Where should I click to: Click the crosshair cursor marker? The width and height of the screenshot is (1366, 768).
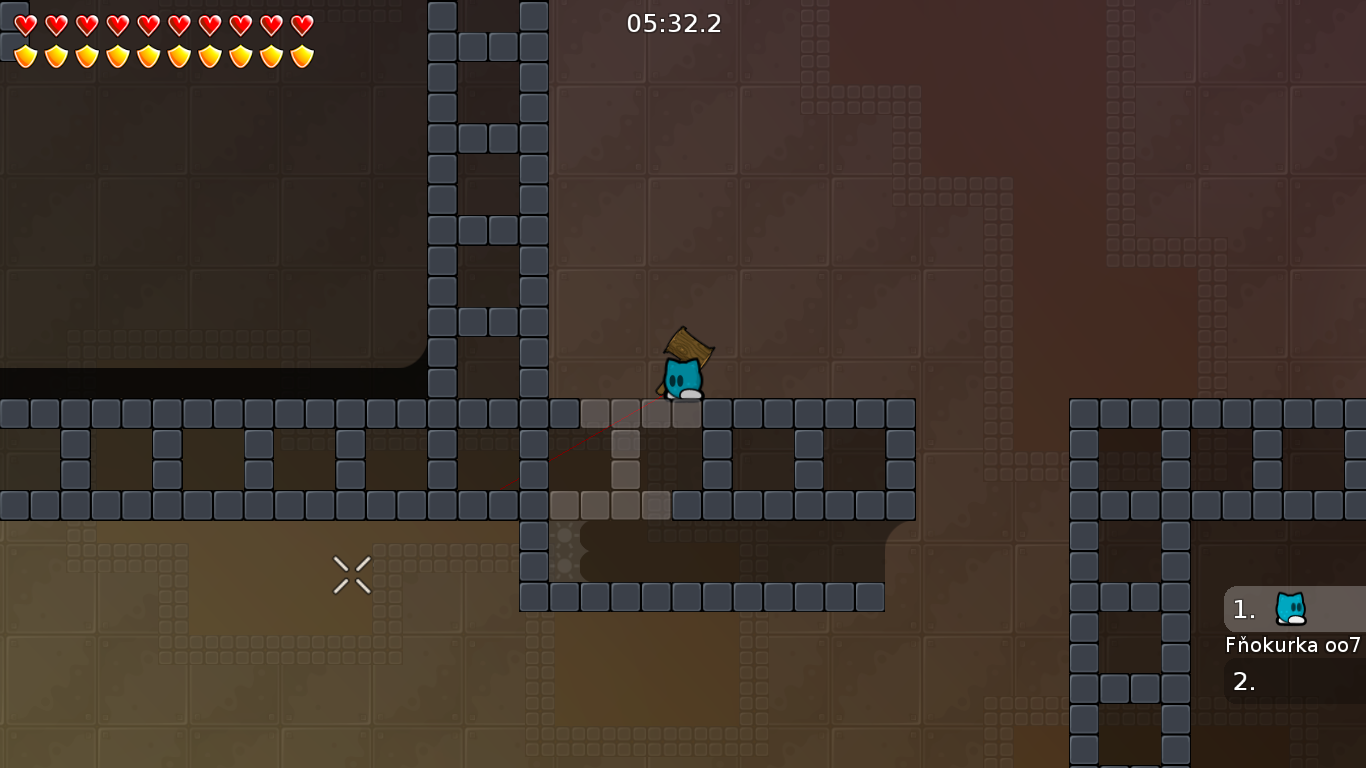(352, 574)
